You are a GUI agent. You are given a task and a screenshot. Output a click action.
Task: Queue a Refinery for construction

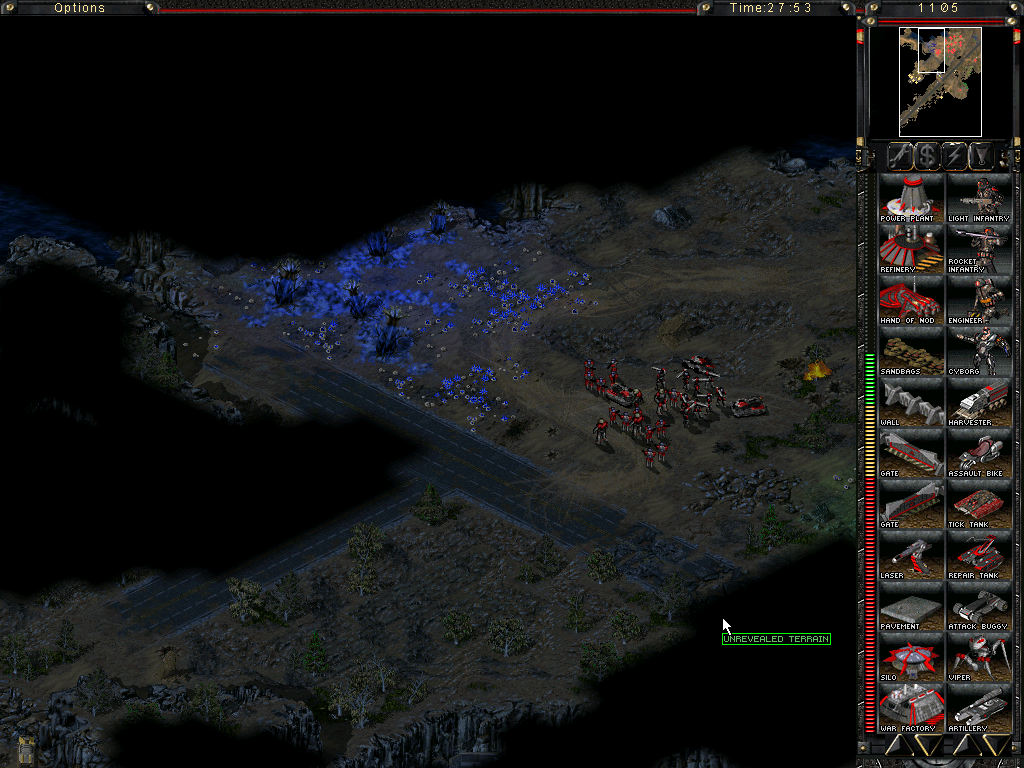pos(911,249)
